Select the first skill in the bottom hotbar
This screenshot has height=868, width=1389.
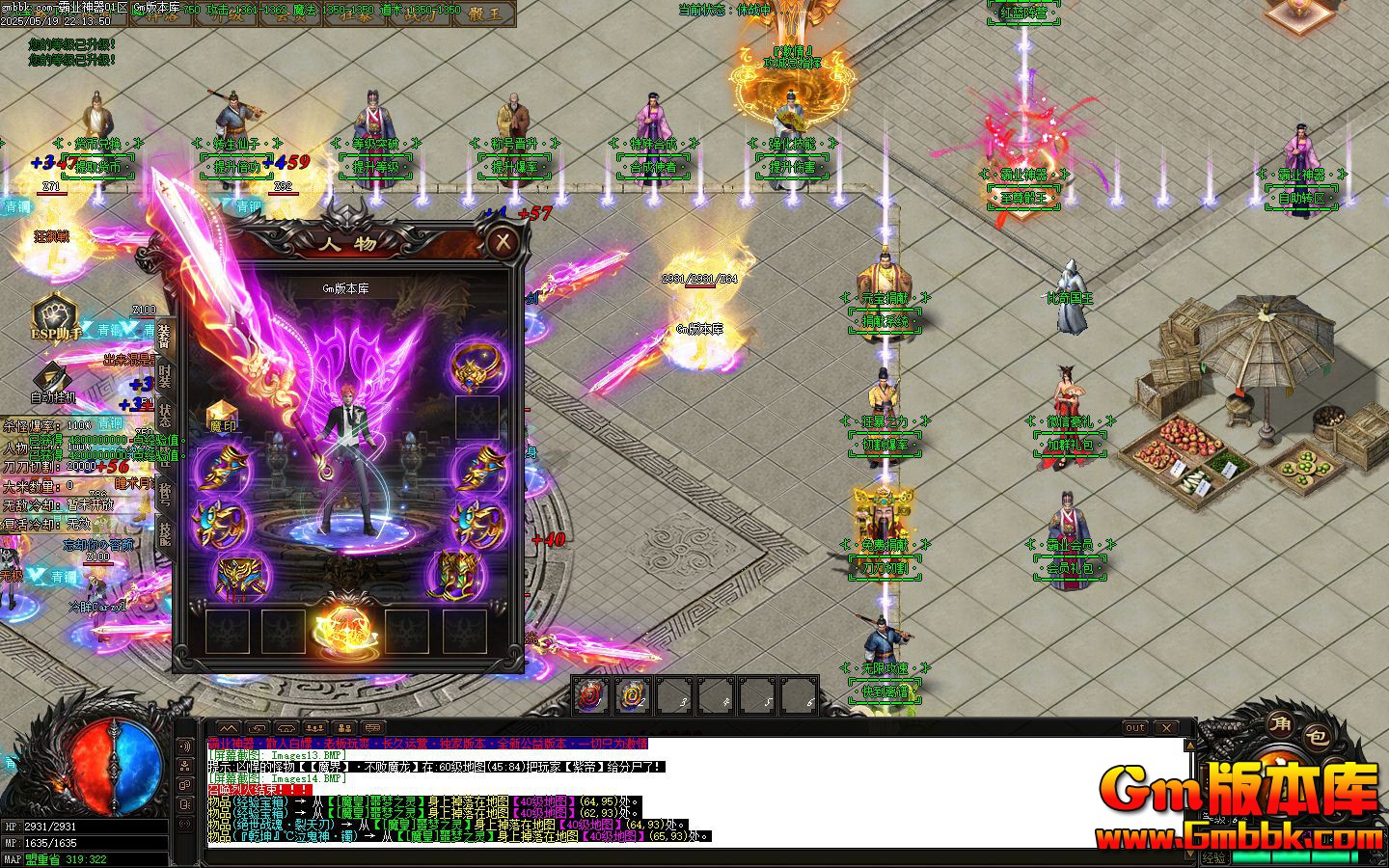(x=589, y=693)
